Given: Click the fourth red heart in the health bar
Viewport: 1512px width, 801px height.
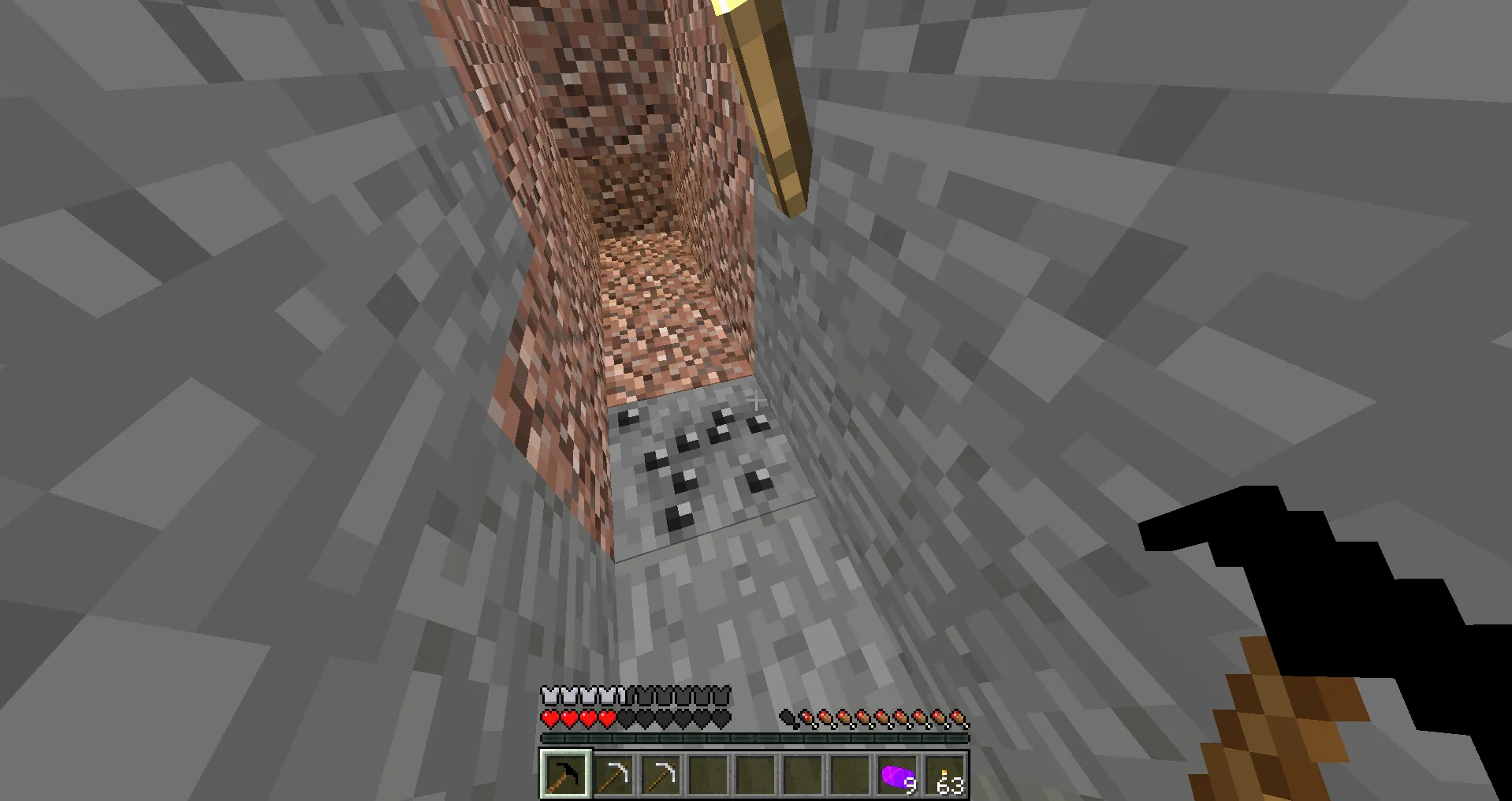Looking at the screenshot, I should point(608,718).
